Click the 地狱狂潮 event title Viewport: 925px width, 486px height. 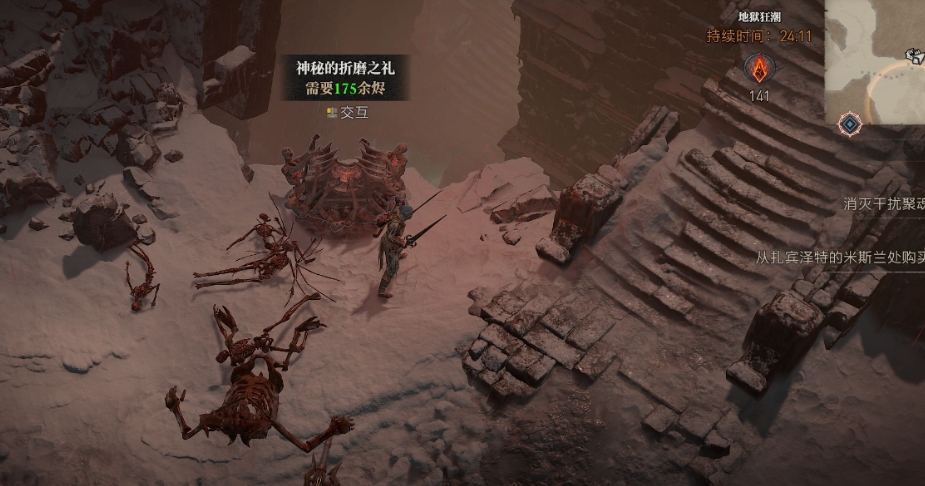click(759, 17)
